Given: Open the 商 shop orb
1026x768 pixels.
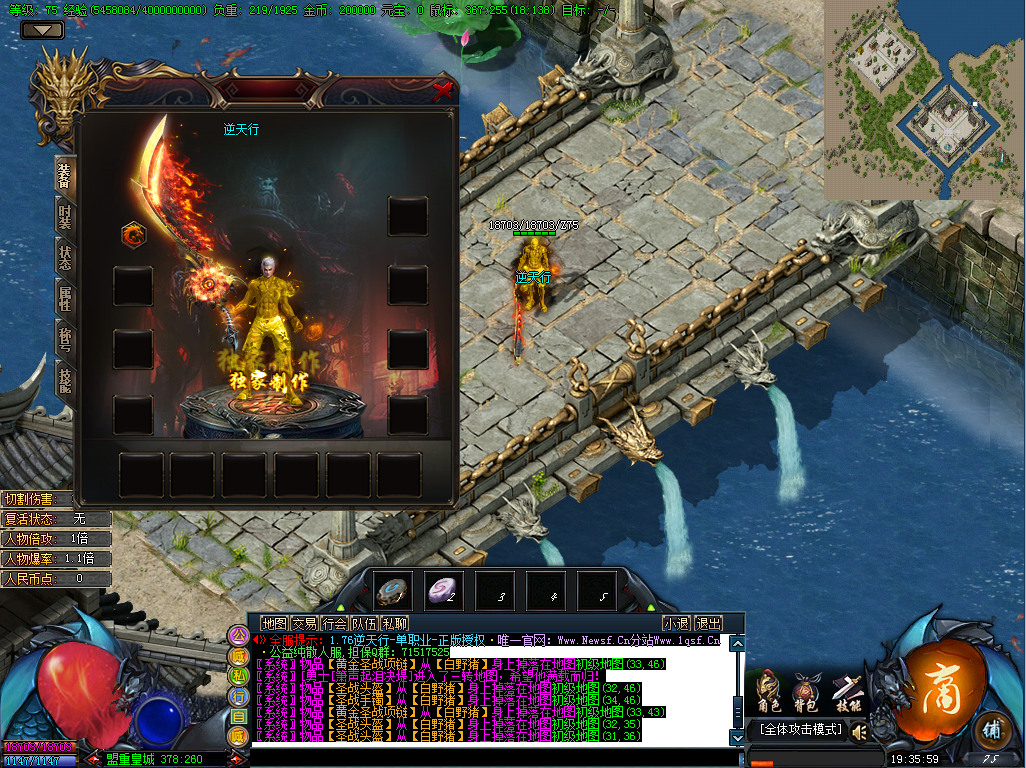Looking at the screenshot, I should [x=934, y=690].
